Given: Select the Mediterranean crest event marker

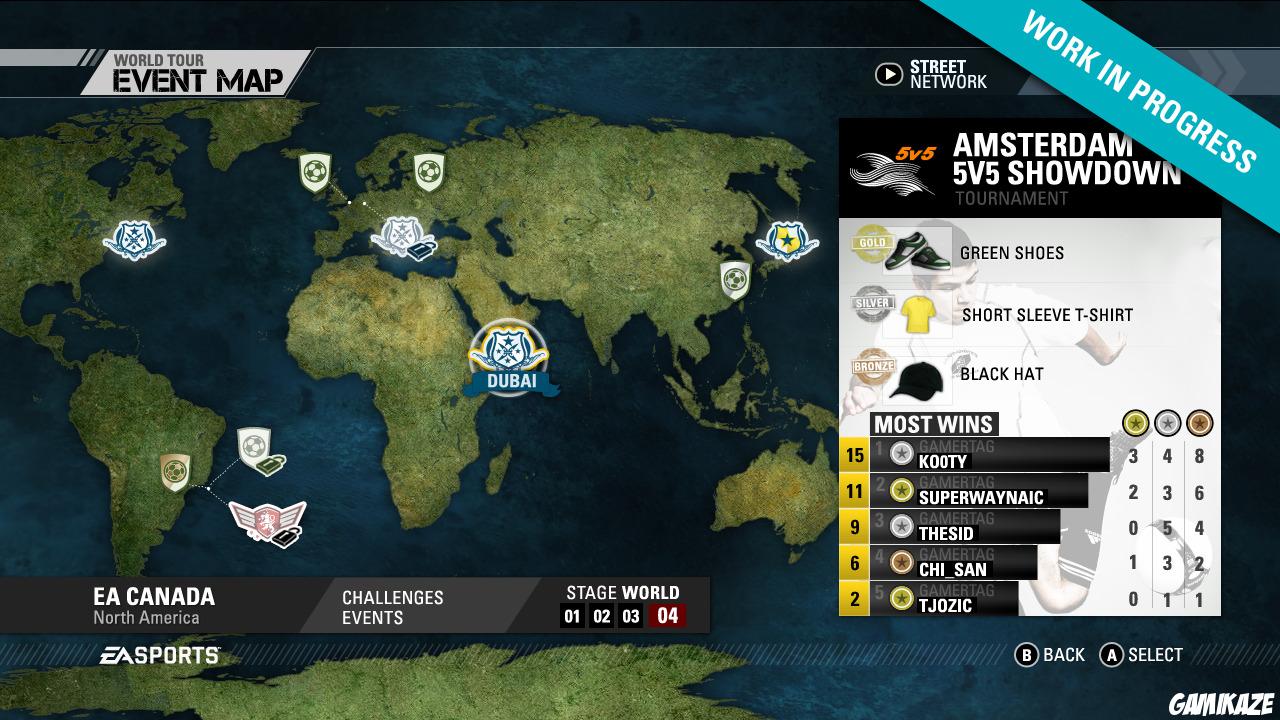Looking at the screenshot, I should click(402, 238).
